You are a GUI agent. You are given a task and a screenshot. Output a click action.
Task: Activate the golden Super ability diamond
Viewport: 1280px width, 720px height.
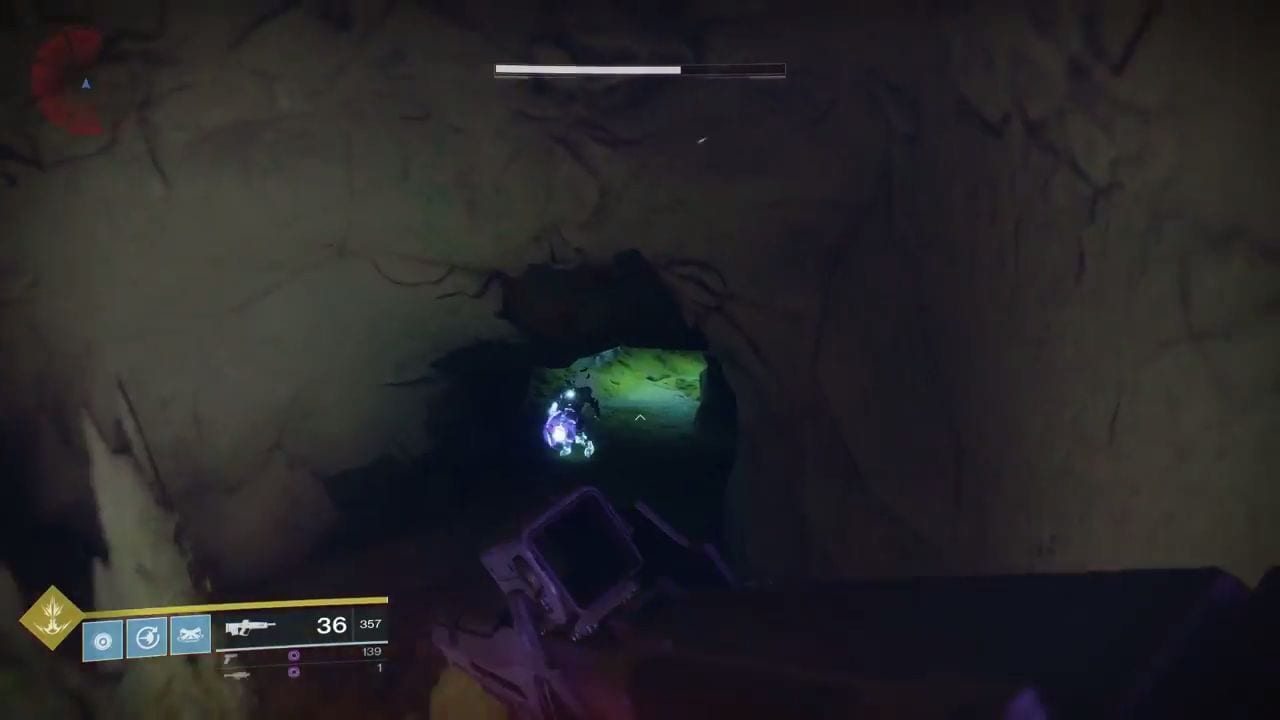tap(52, 617)
